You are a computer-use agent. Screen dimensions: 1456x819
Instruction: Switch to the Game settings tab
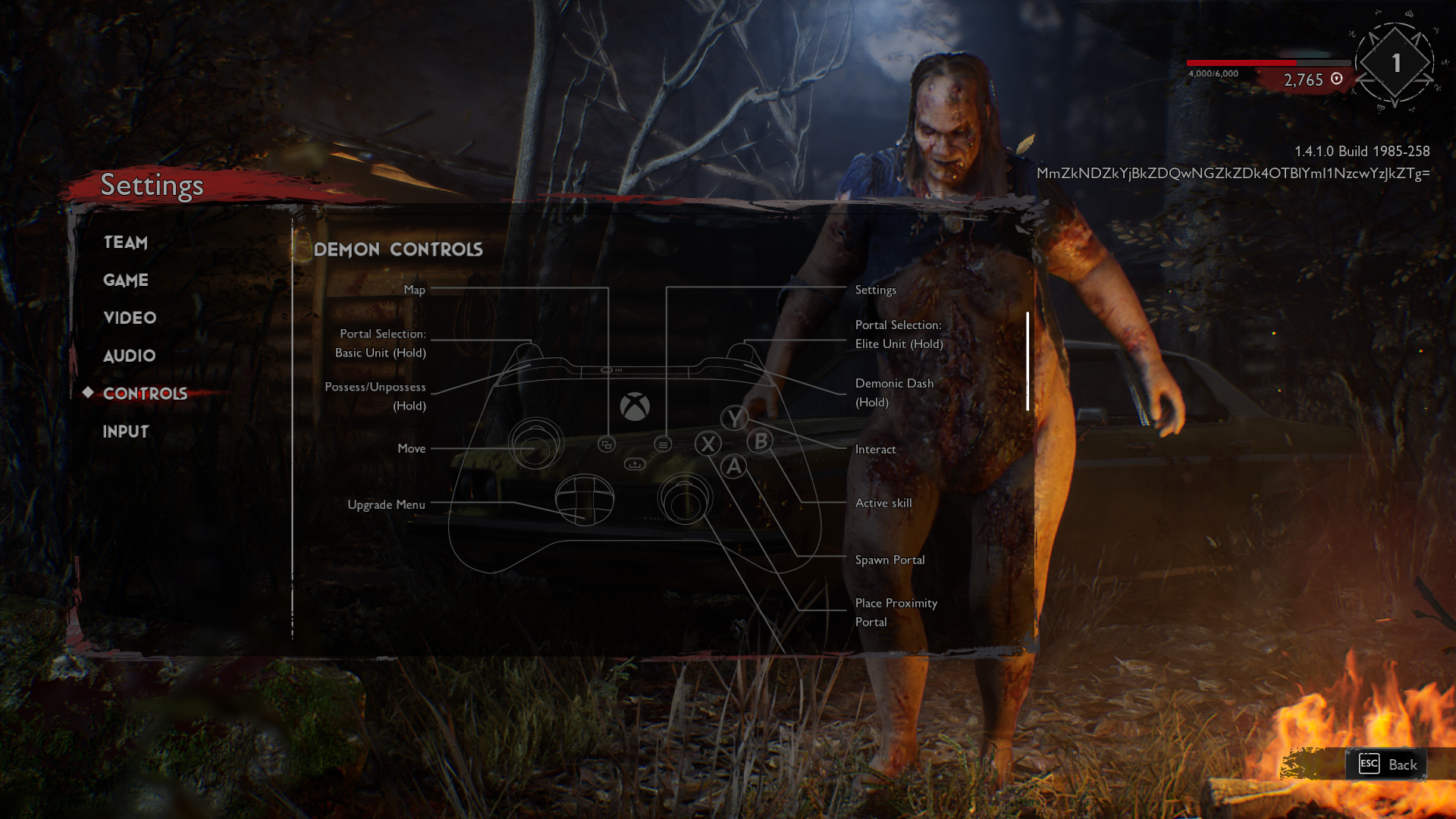click(x=126, y=281)
